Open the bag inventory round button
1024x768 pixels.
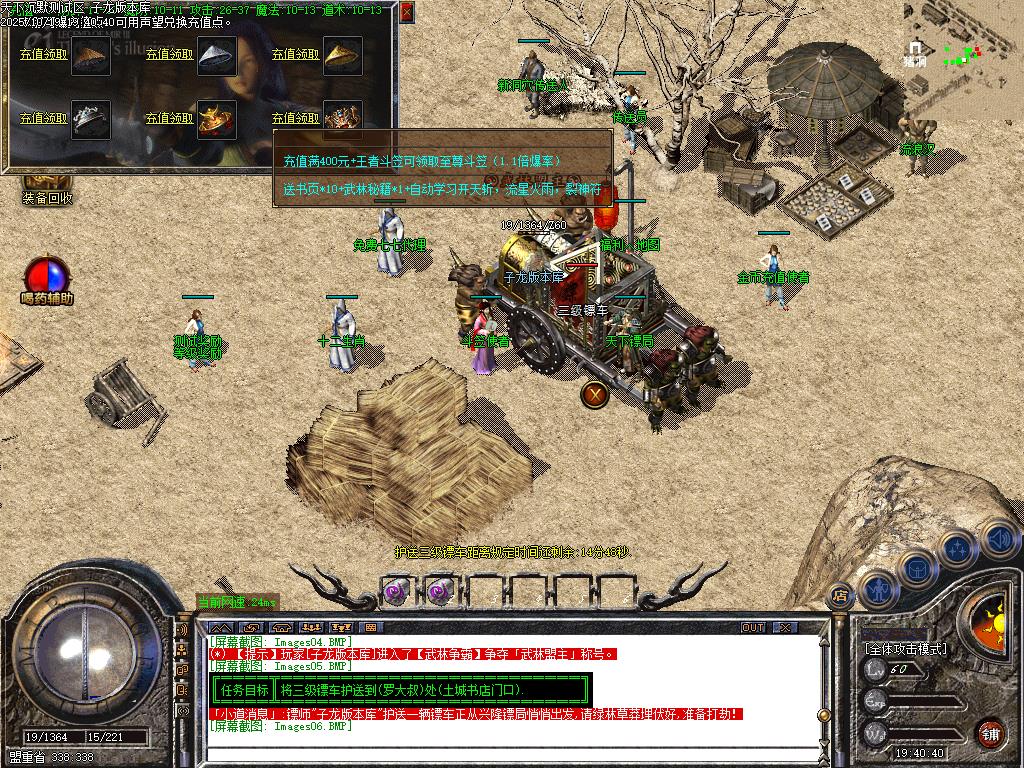(x=916, y=568)
